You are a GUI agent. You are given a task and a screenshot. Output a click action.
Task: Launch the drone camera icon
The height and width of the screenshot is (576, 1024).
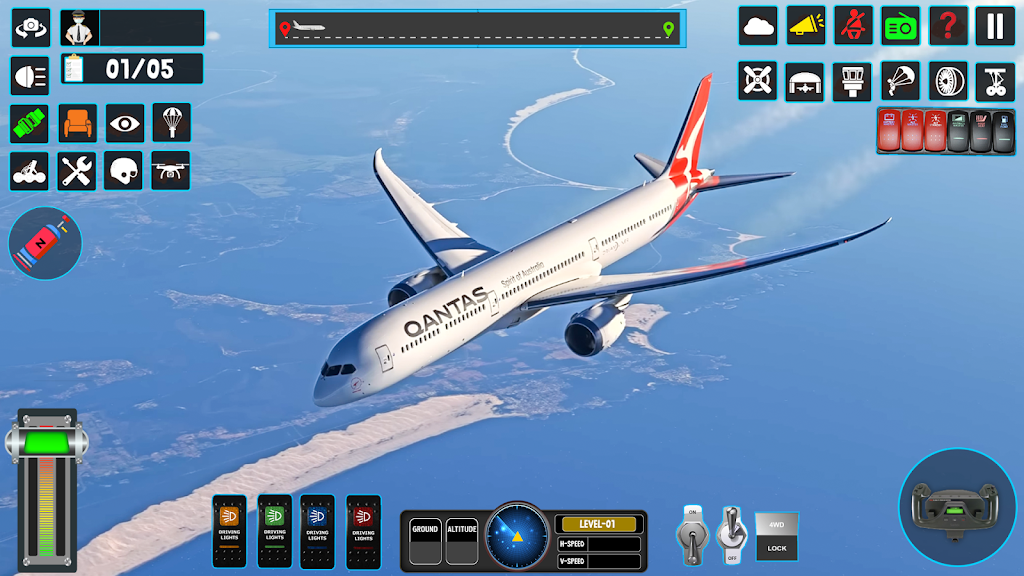(171, 171)
